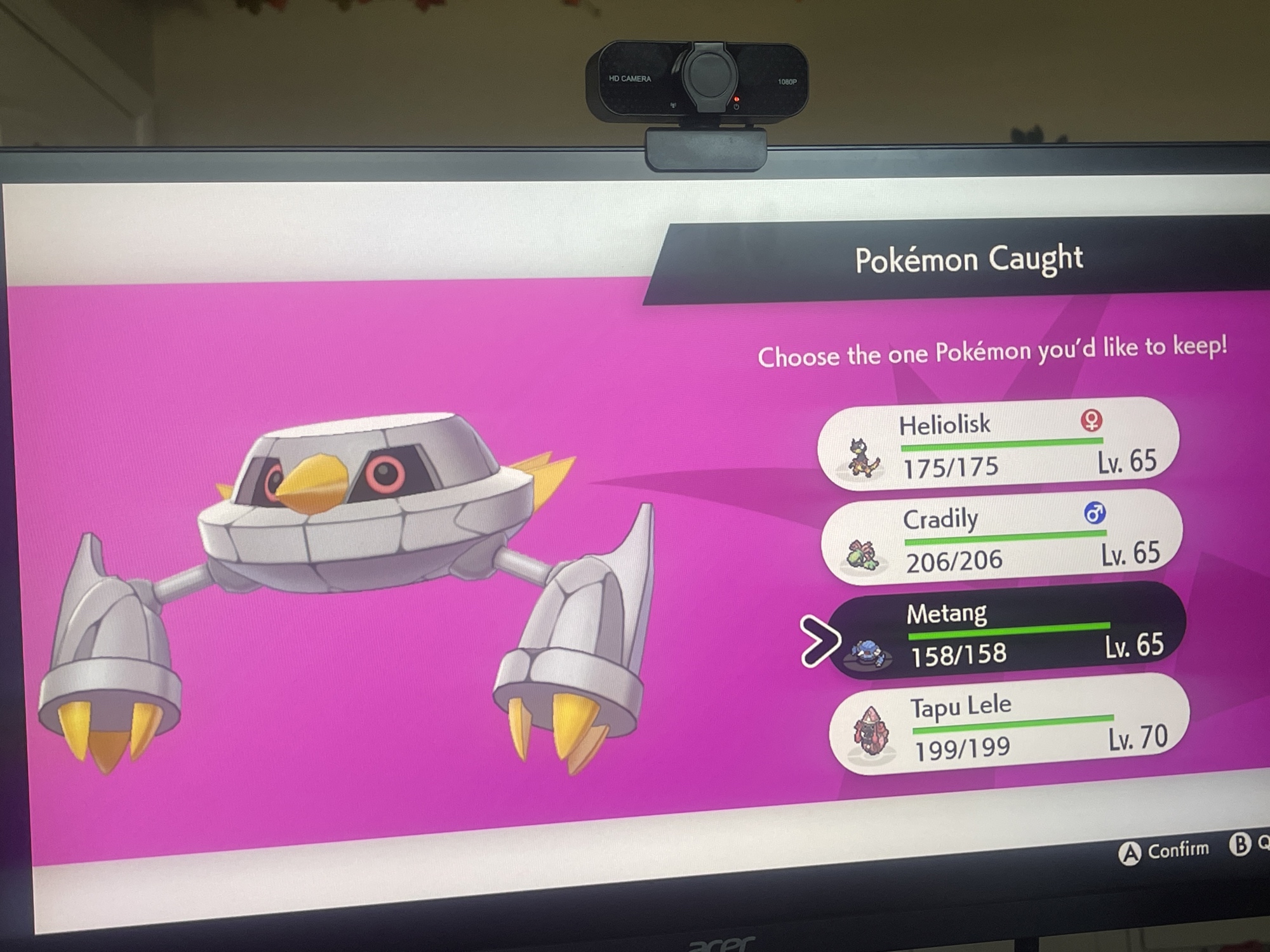Choose the Cradily entry

(1002, 538)
